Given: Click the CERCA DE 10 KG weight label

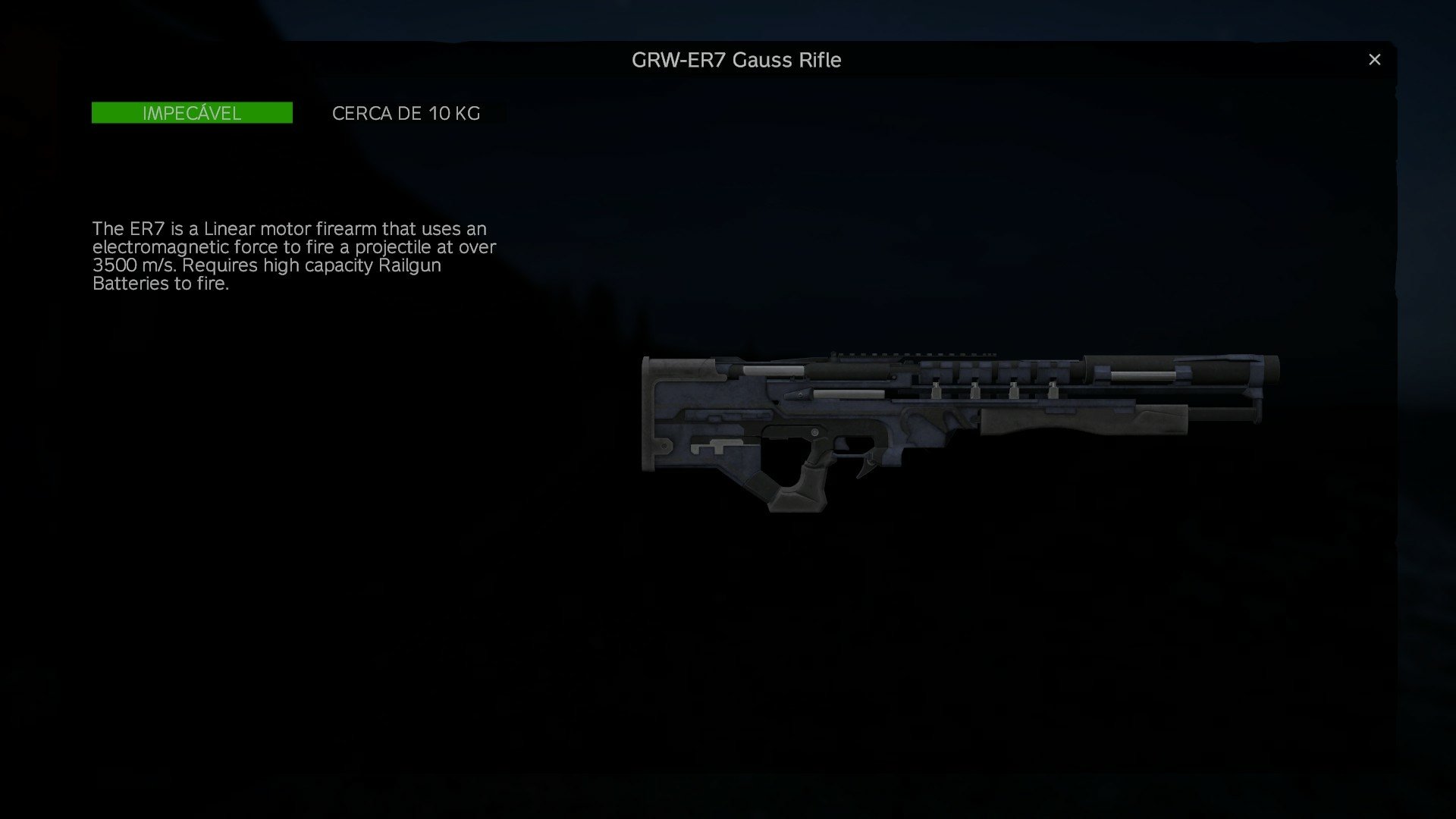Looking at the screenshot, I should 406,114.
